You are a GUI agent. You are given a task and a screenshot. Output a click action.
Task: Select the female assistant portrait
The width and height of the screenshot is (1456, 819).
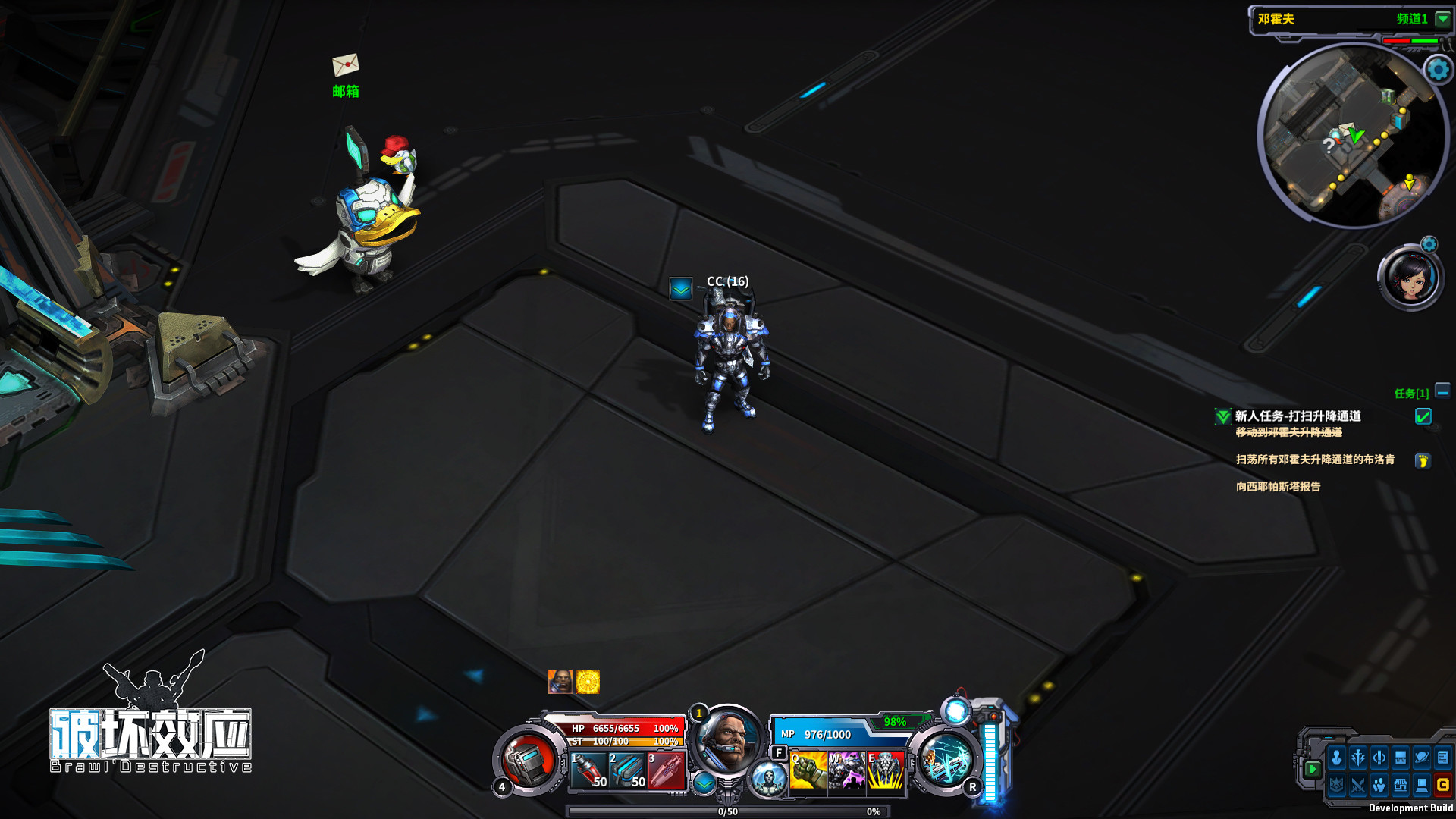(x=1410, y=278)
